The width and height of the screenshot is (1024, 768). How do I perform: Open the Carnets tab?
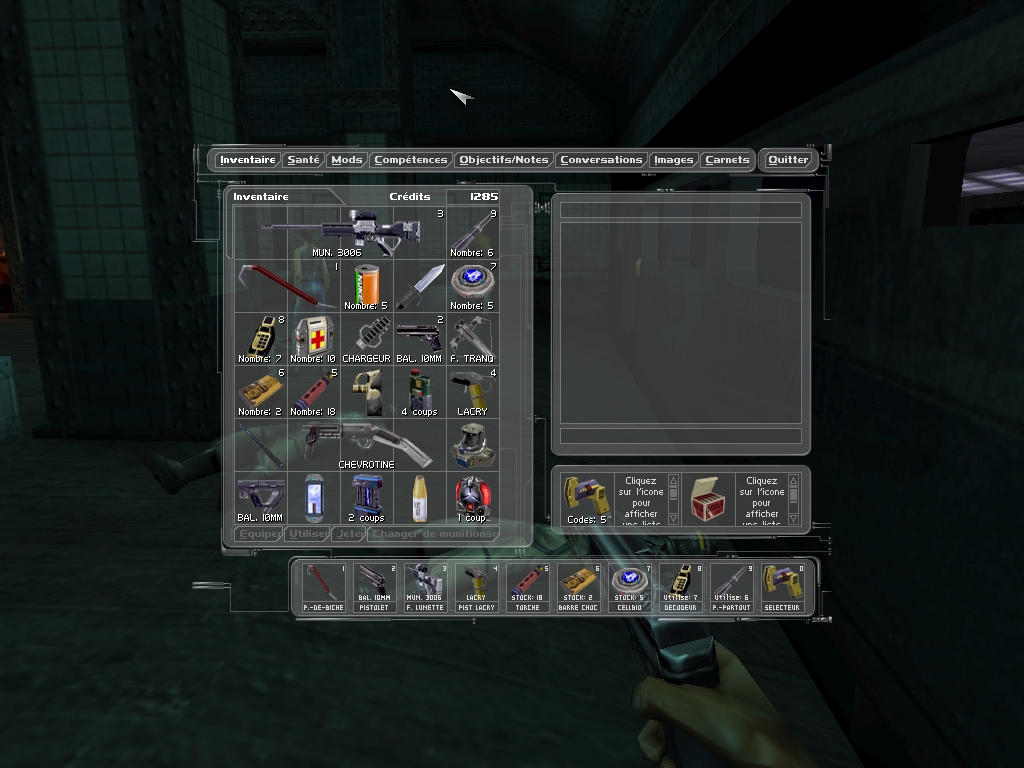[x=727, y=160]
